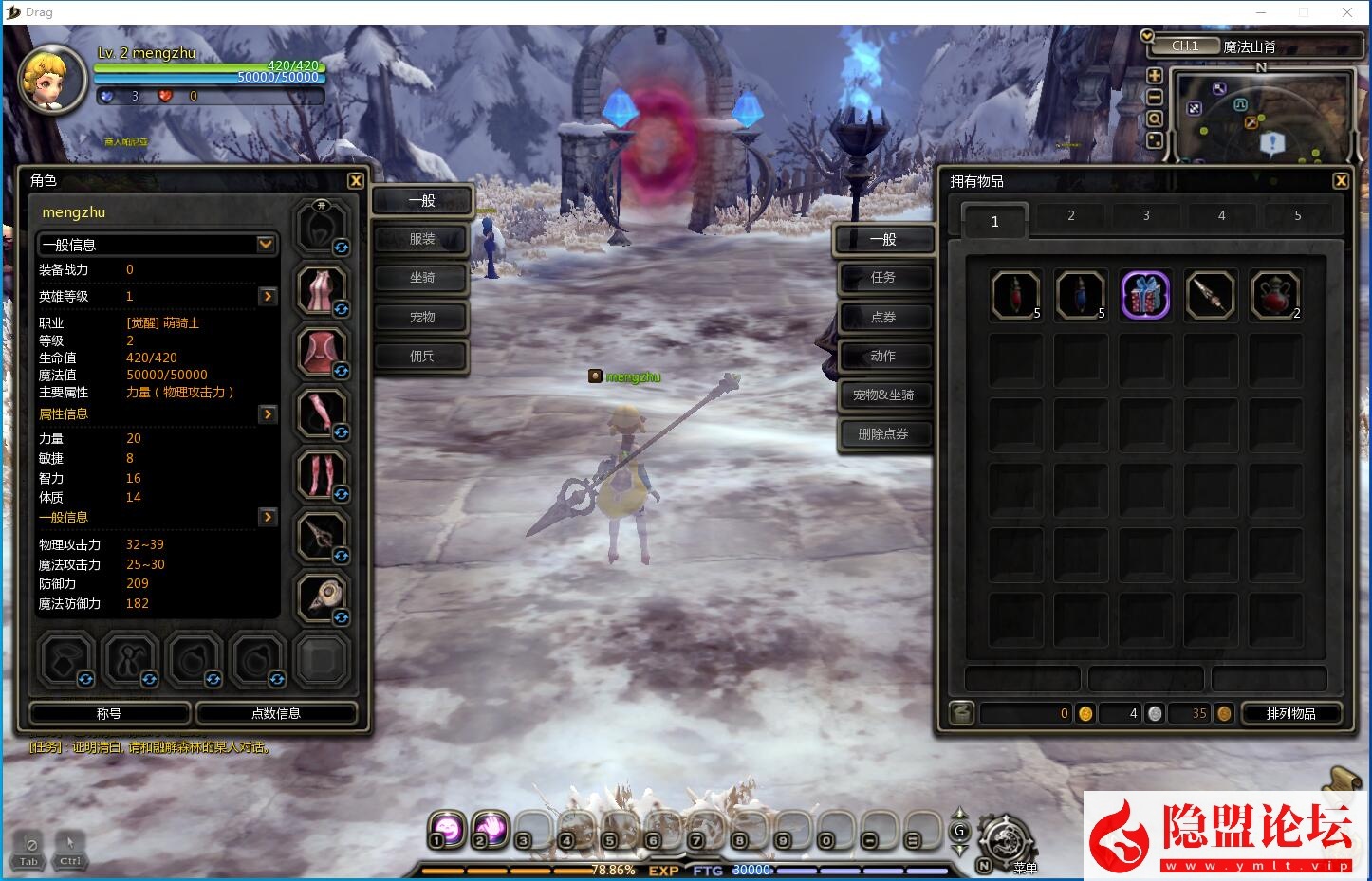Switch to the 服装 costume tab
This screenshot has height=881, width=1372.
(422, 239)
